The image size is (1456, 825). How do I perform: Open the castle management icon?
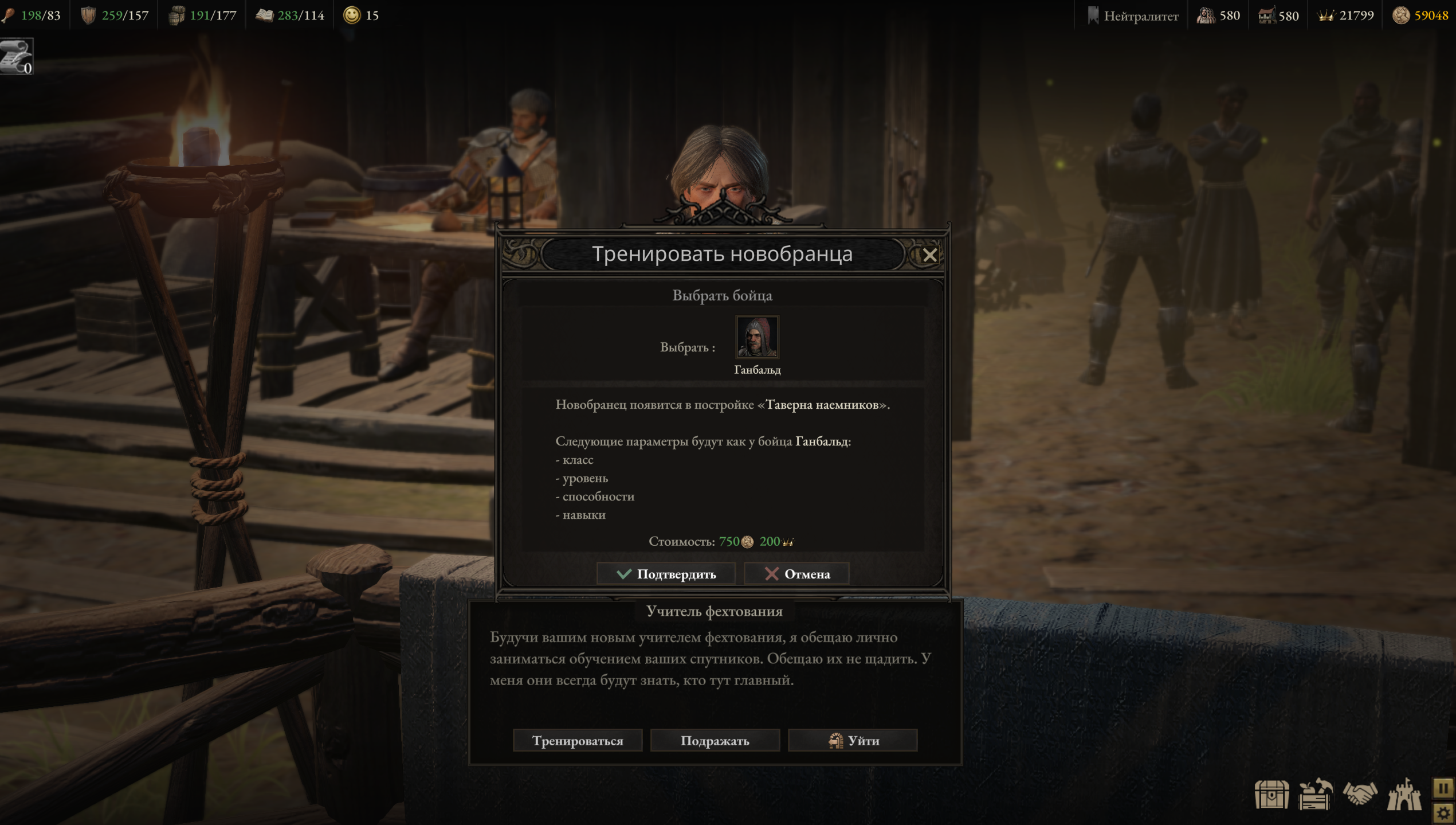tap(1403, 795)
